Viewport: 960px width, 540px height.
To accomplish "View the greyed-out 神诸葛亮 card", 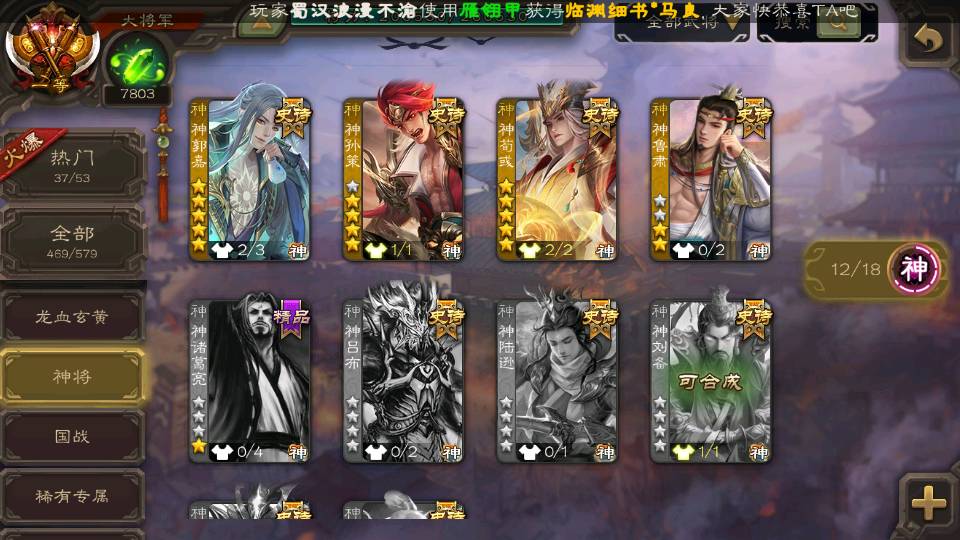I will [250, 381].
